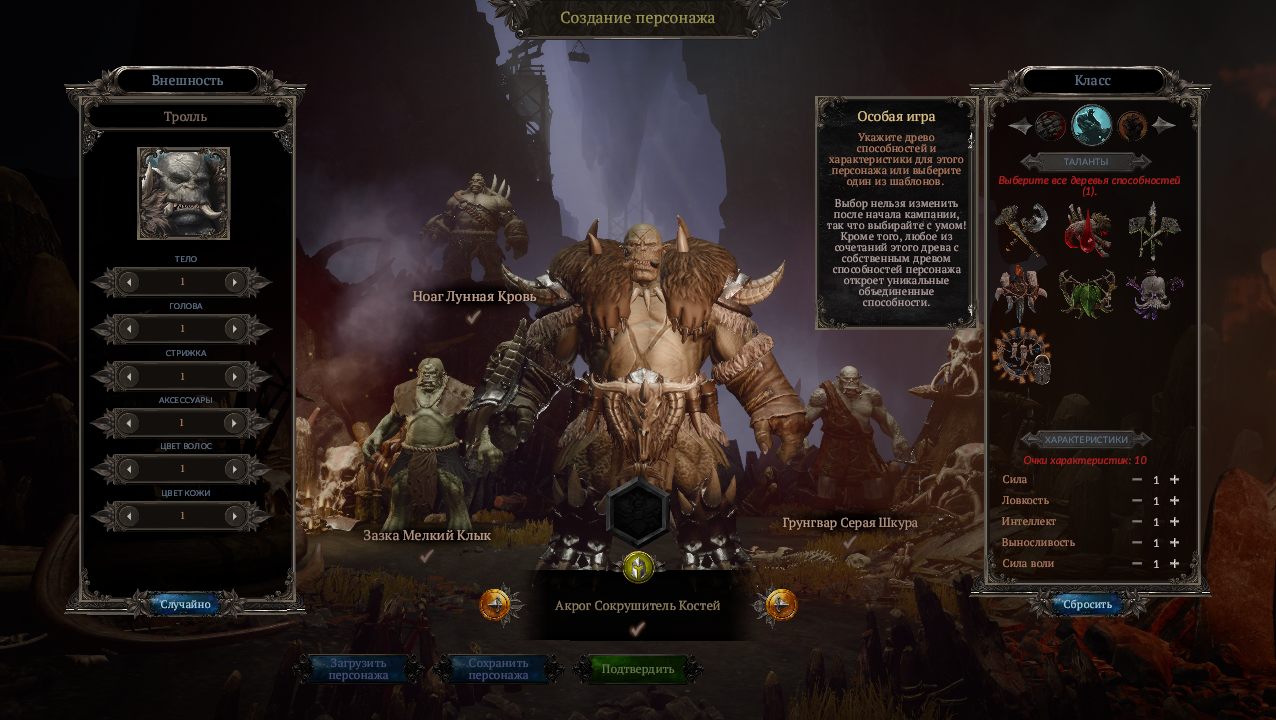Select the purple skull talent tree

tap(1153, 292)
